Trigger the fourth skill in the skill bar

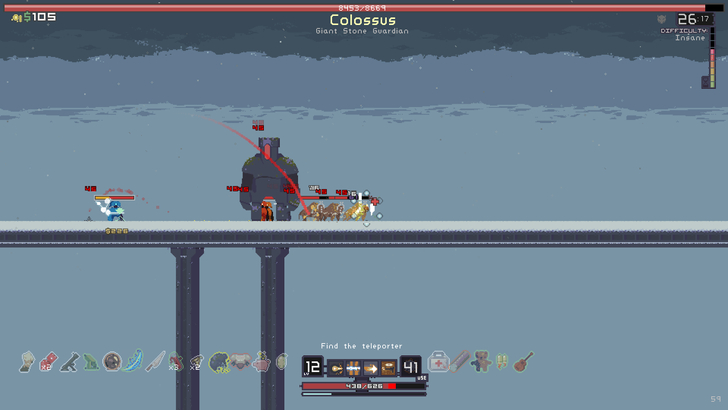(x=389, y=367)
